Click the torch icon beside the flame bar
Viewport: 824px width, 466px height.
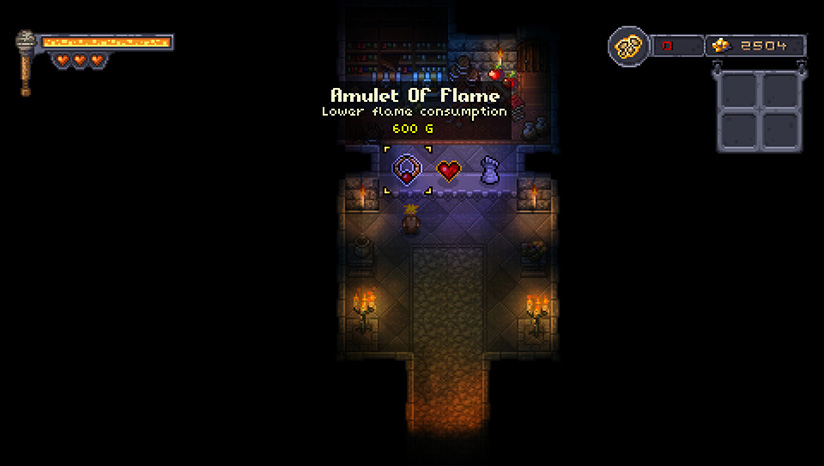(26, 62)
